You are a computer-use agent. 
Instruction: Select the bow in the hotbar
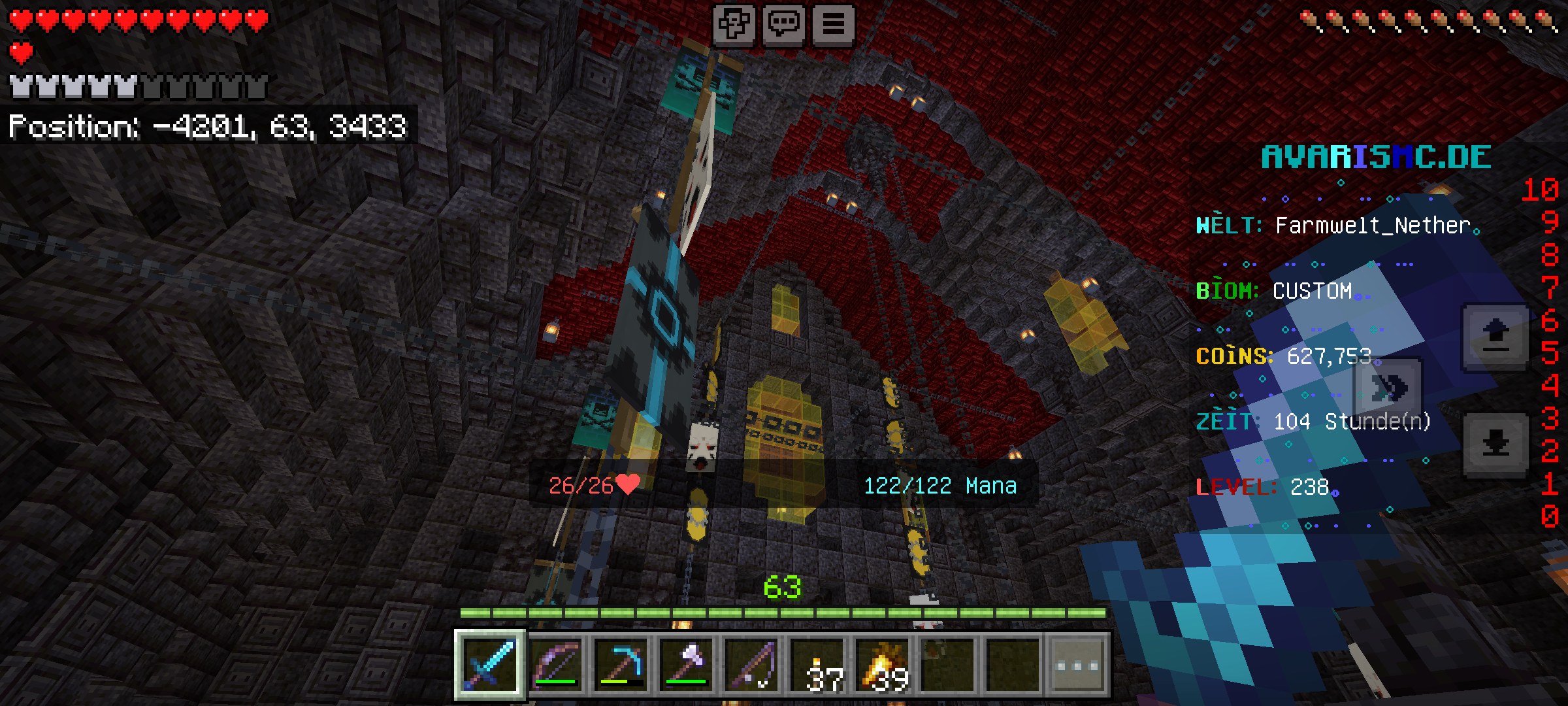coord(556,665)
